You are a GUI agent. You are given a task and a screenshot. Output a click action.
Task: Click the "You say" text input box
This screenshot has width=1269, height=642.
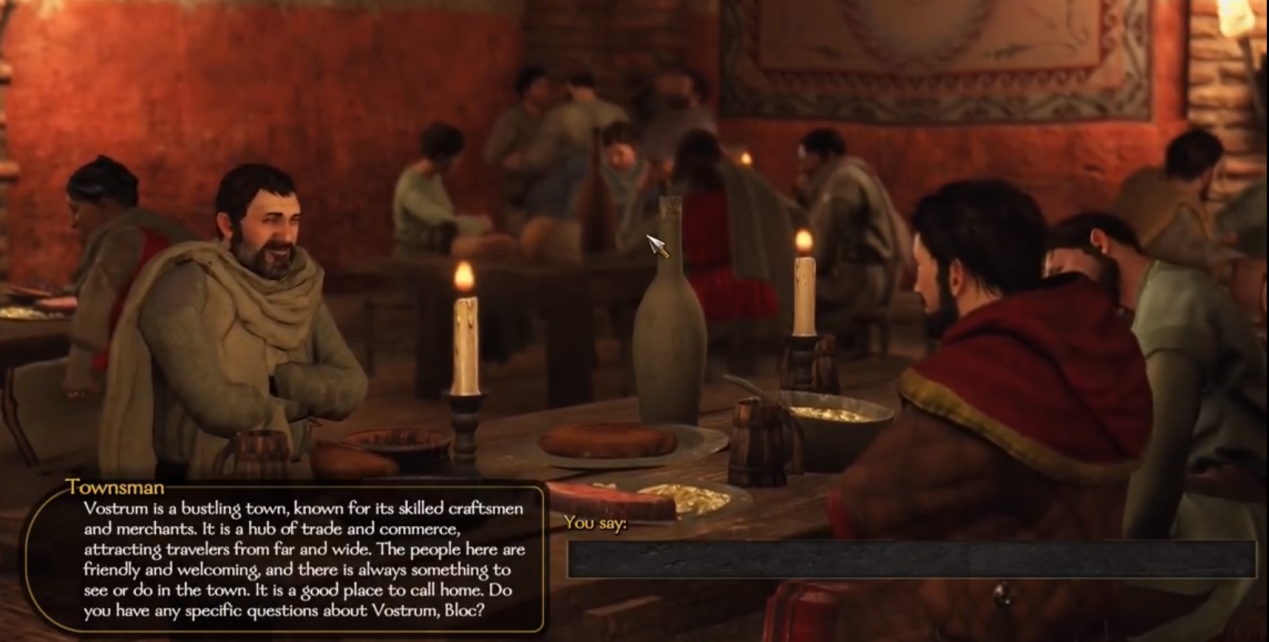[910, 559]
